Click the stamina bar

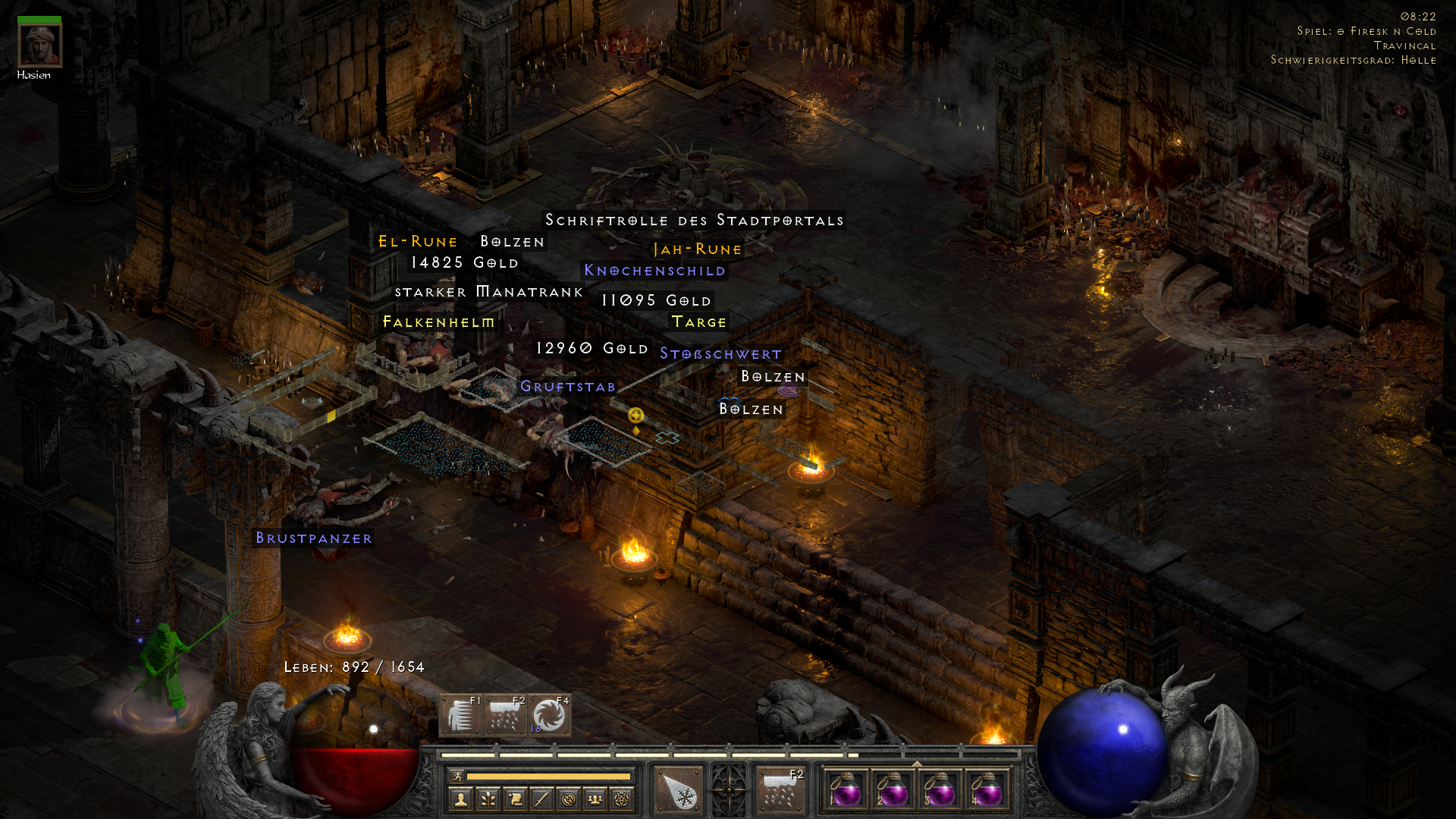(x=548, y=776)
